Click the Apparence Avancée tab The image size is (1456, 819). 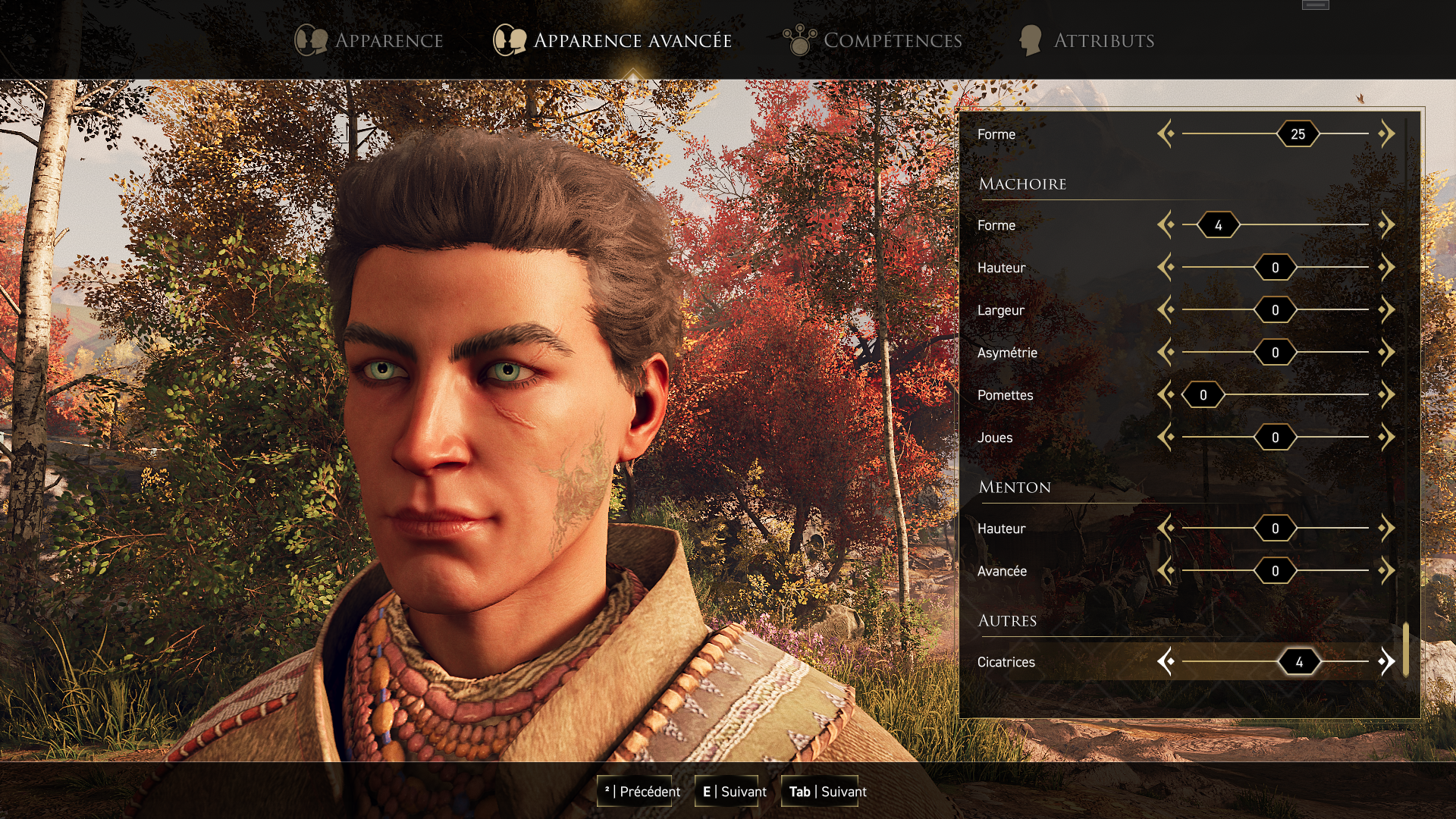(613, 40)
